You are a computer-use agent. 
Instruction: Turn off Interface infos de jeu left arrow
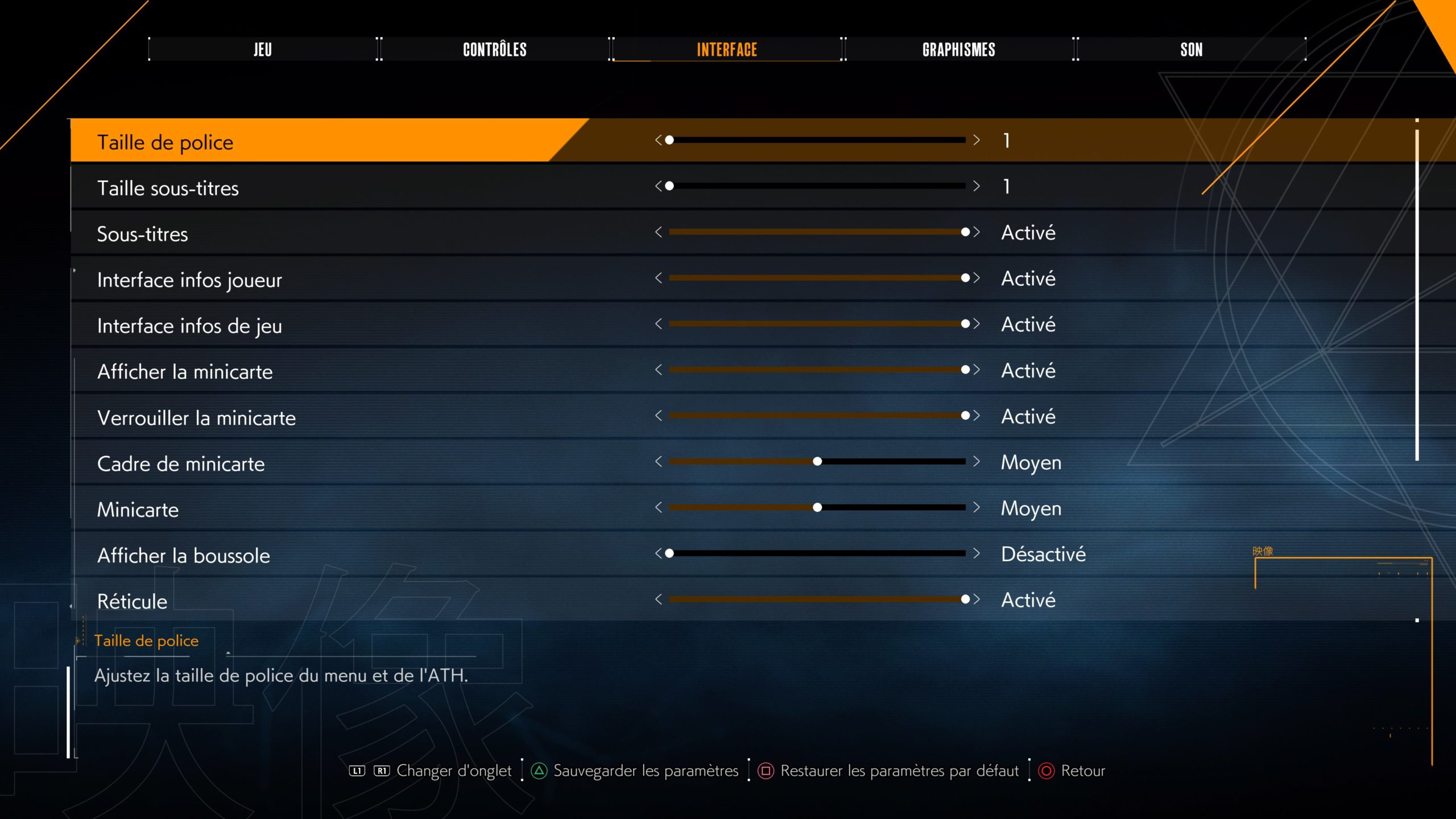[659, 324]
